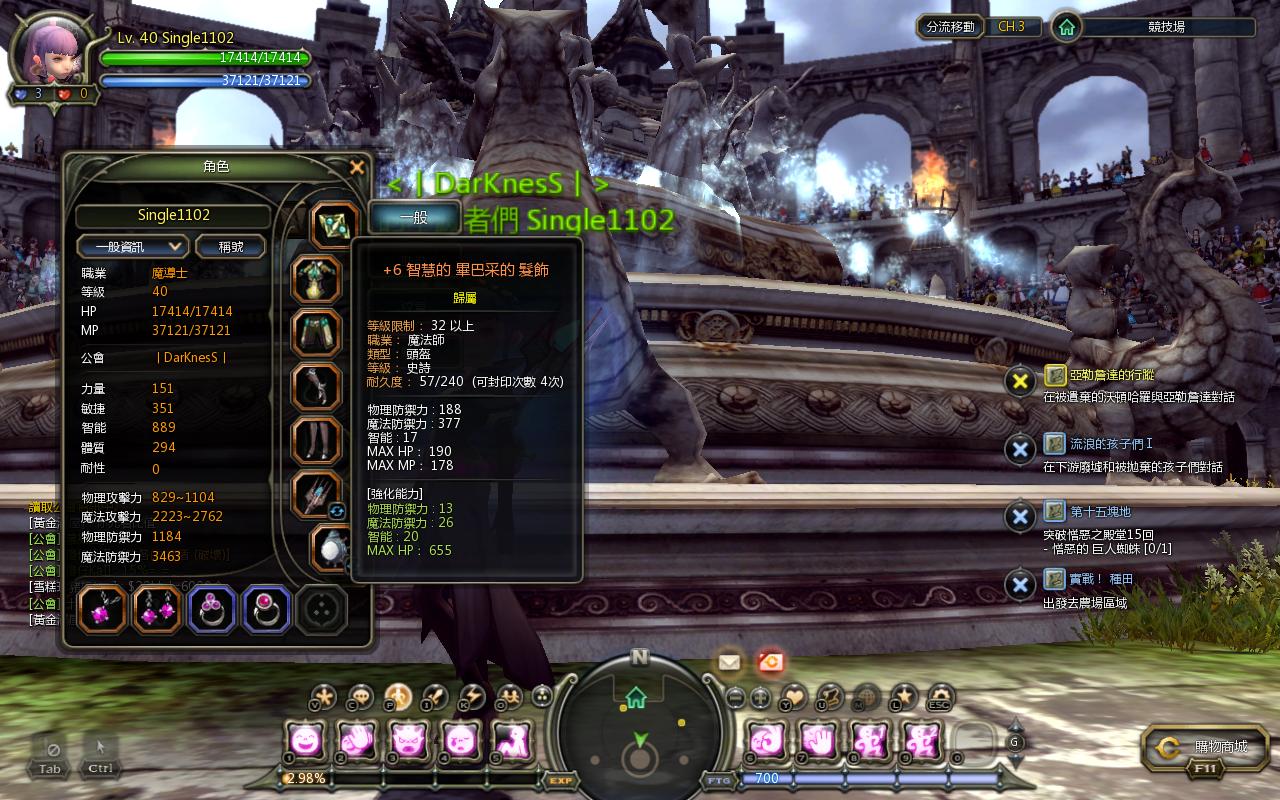Untrack the 第十五塊地 quest
The height and width of the screenshot is (800, 1280).
(x=1019, y=517)
